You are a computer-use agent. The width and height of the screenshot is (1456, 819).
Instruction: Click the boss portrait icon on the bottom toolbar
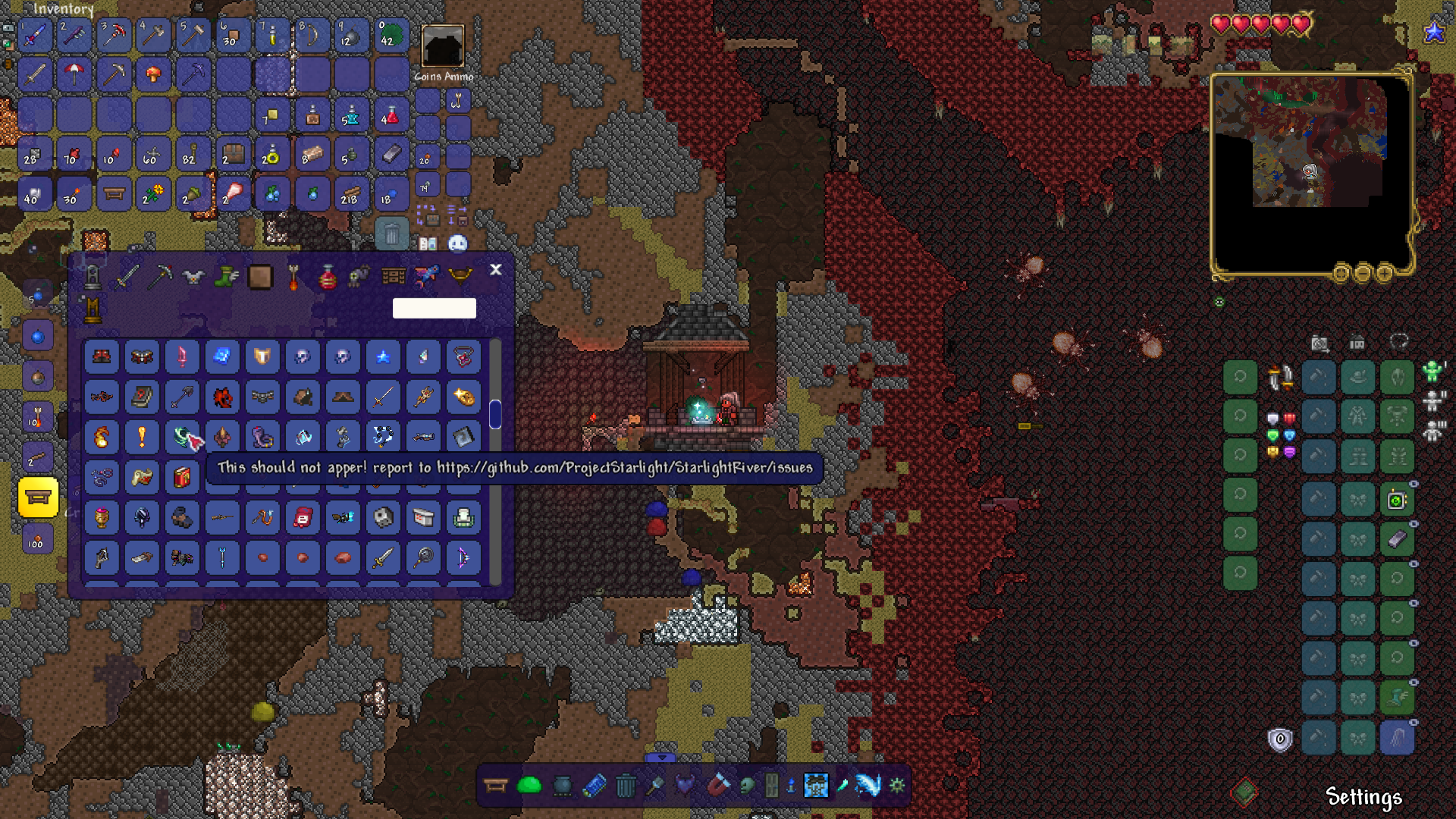pos(815,786)
